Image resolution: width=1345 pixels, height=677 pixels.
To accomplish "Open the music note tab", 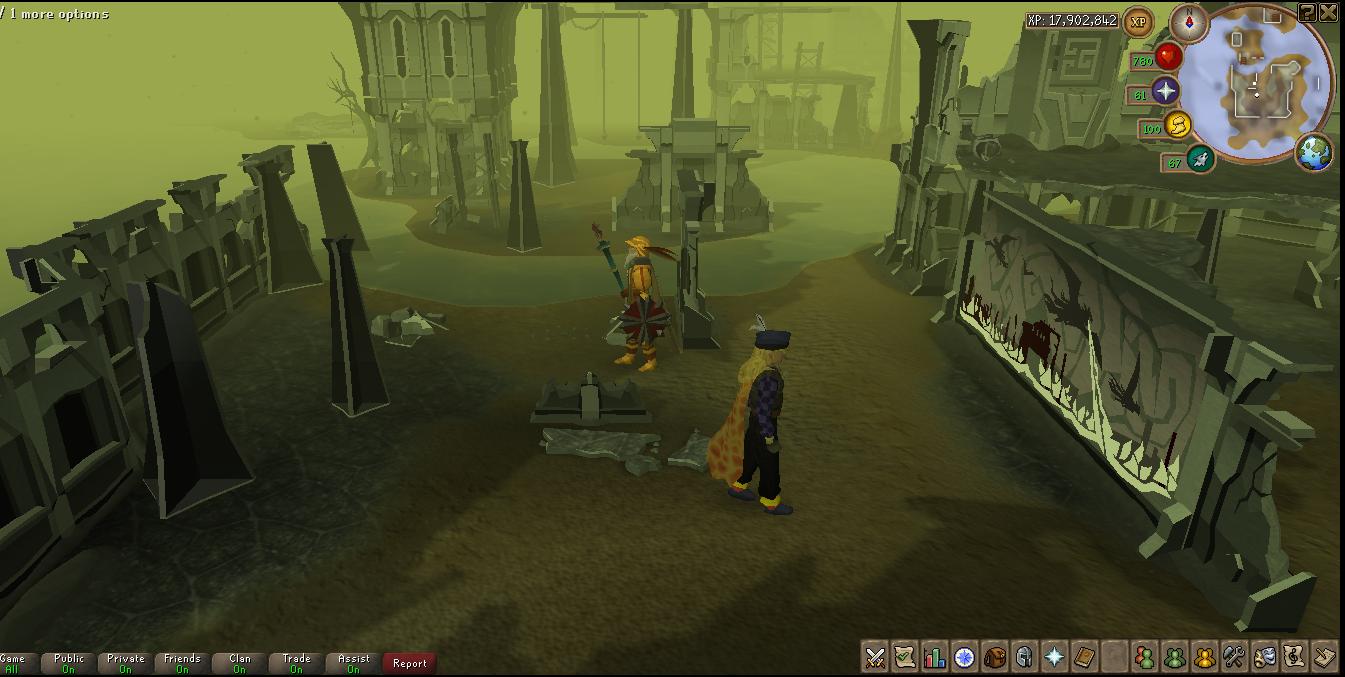I will pos(1295,657).
